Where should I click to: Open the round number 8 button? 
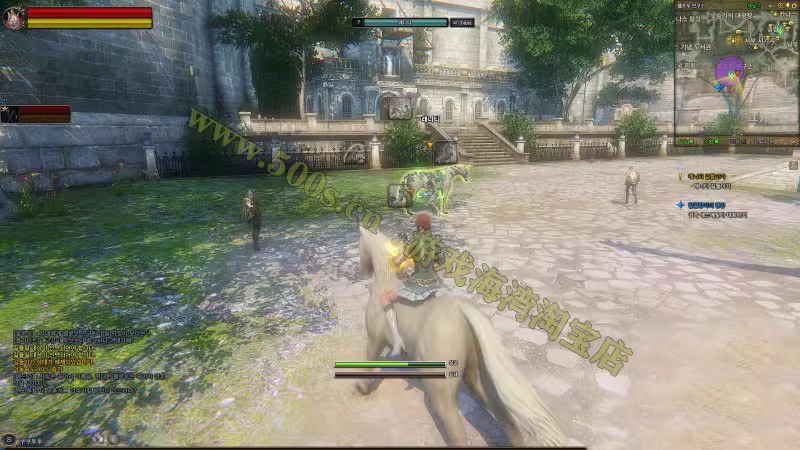click(x=9, y=438)
